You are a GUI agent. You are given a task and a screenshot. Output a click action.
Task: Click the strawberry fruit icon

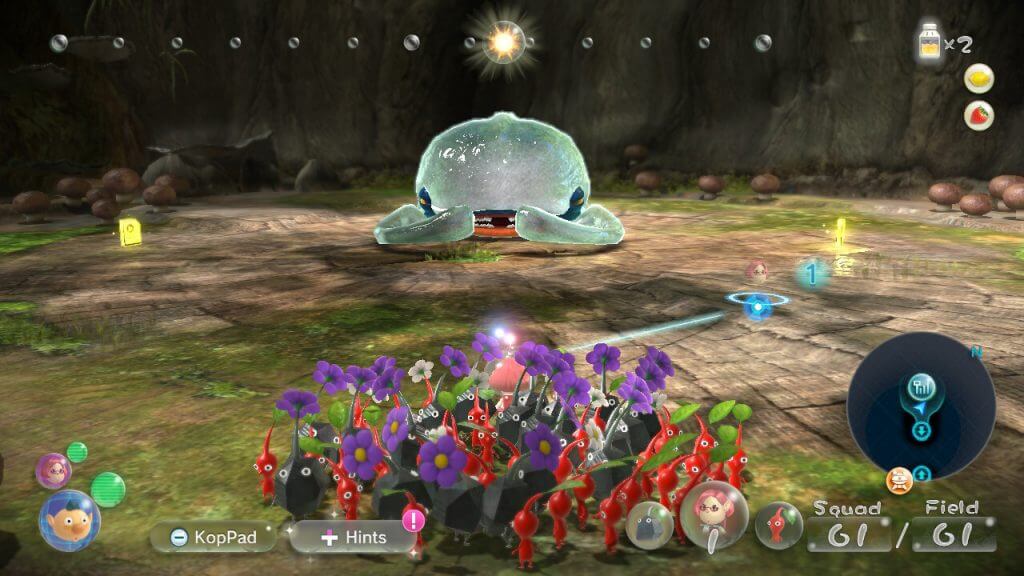tap(978, 116)
